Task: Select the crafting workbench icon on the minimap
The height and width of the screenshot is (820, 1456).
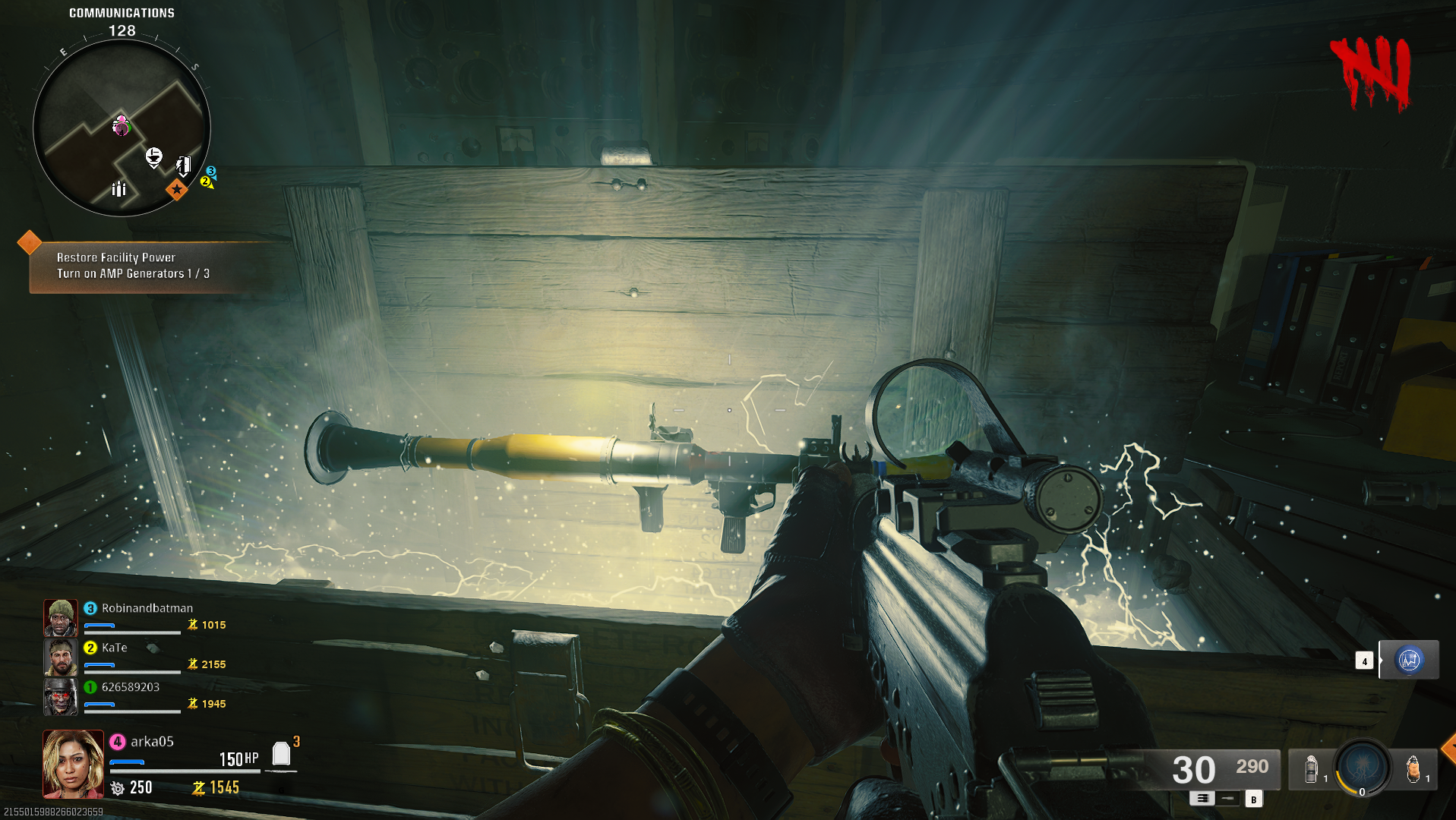Action: tap(154, 156)
